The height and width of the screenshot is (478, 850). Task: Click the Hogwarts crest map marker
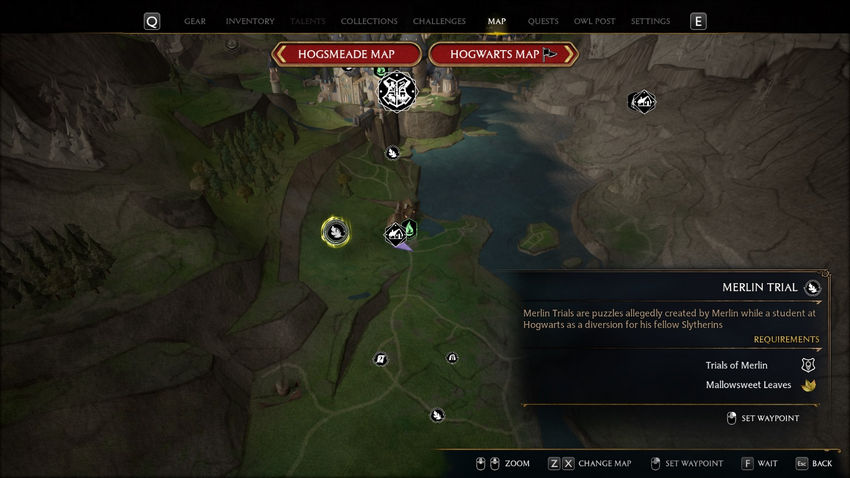397,93
